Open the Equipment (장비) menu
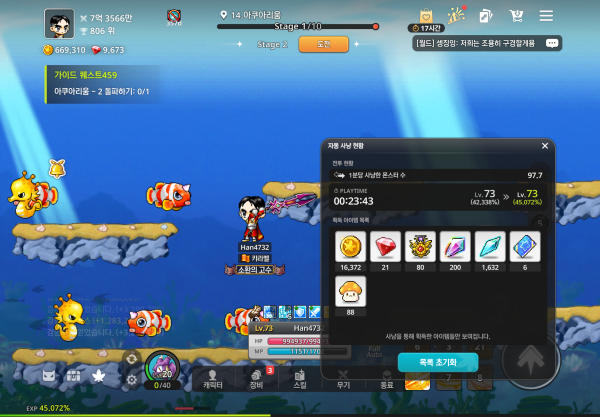The width and height of the screenshot is (600, 417). click(x=256, y=377)
